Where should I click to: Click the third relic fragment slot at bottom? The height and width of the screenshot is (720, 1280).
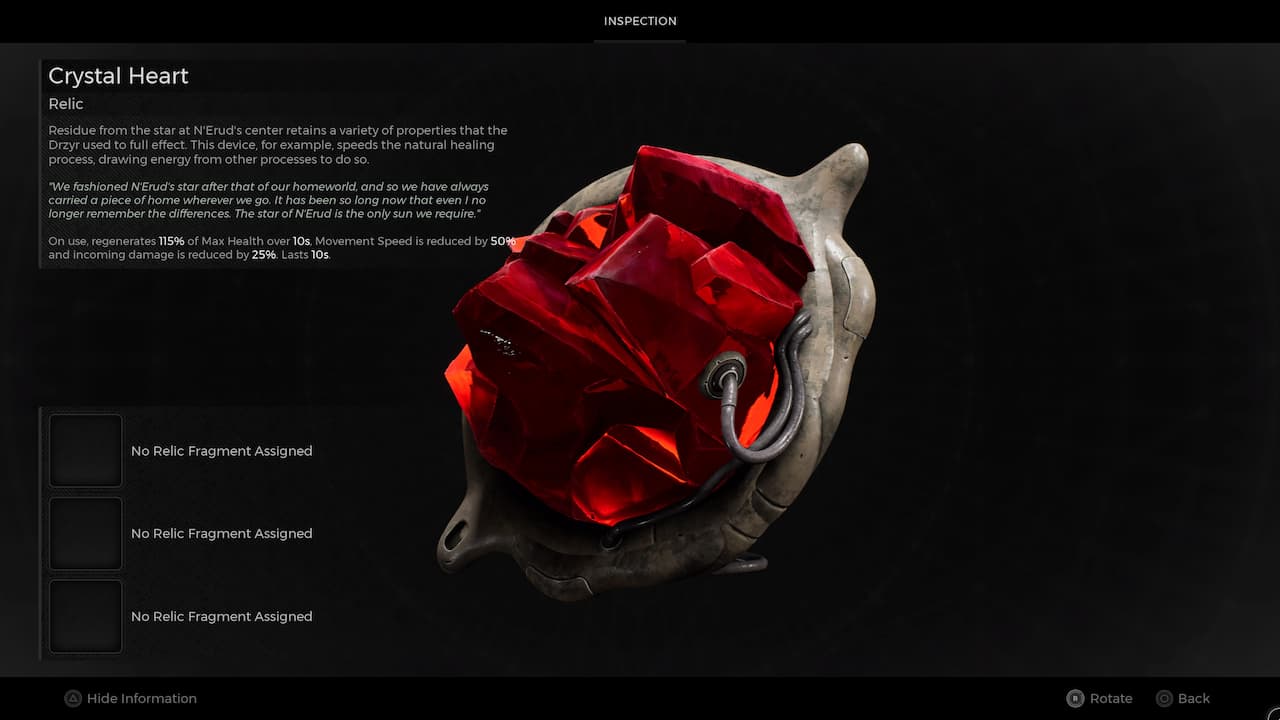pos(85,616)
